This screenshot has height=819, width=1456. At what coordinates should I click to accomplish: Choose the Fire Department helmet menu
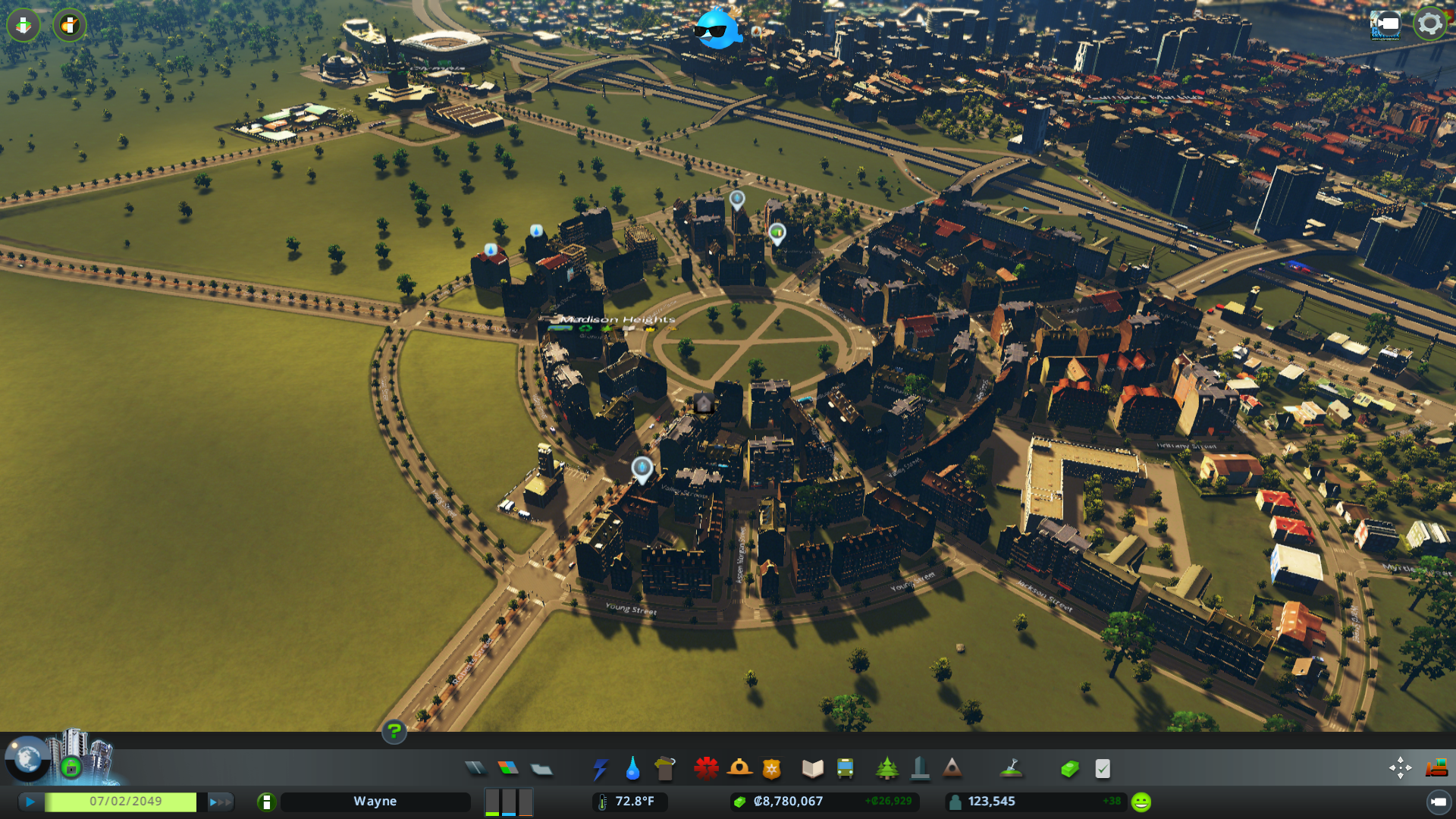point(739,769)
